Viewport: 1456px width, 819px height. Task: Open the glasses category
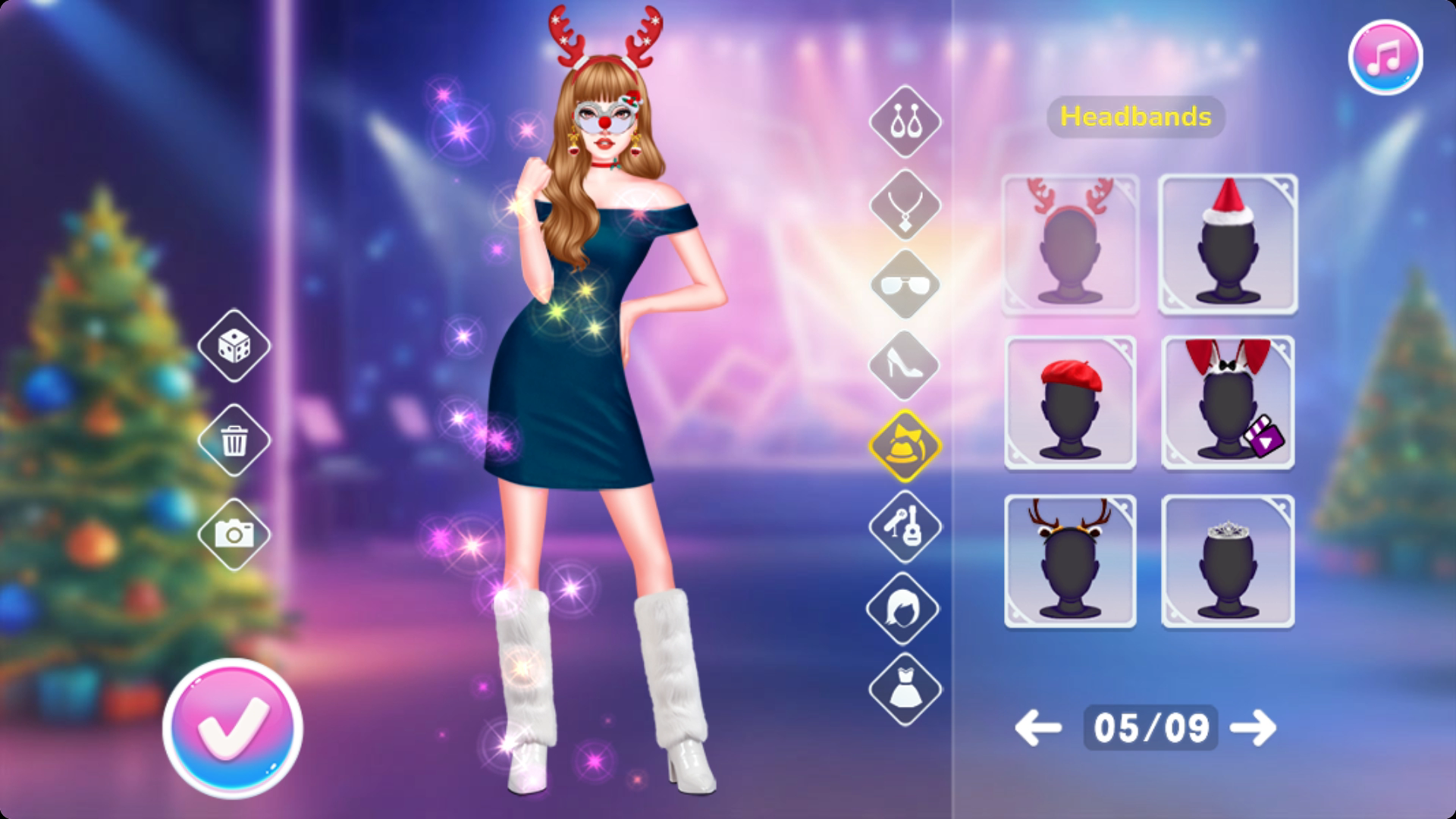(905, 285)
